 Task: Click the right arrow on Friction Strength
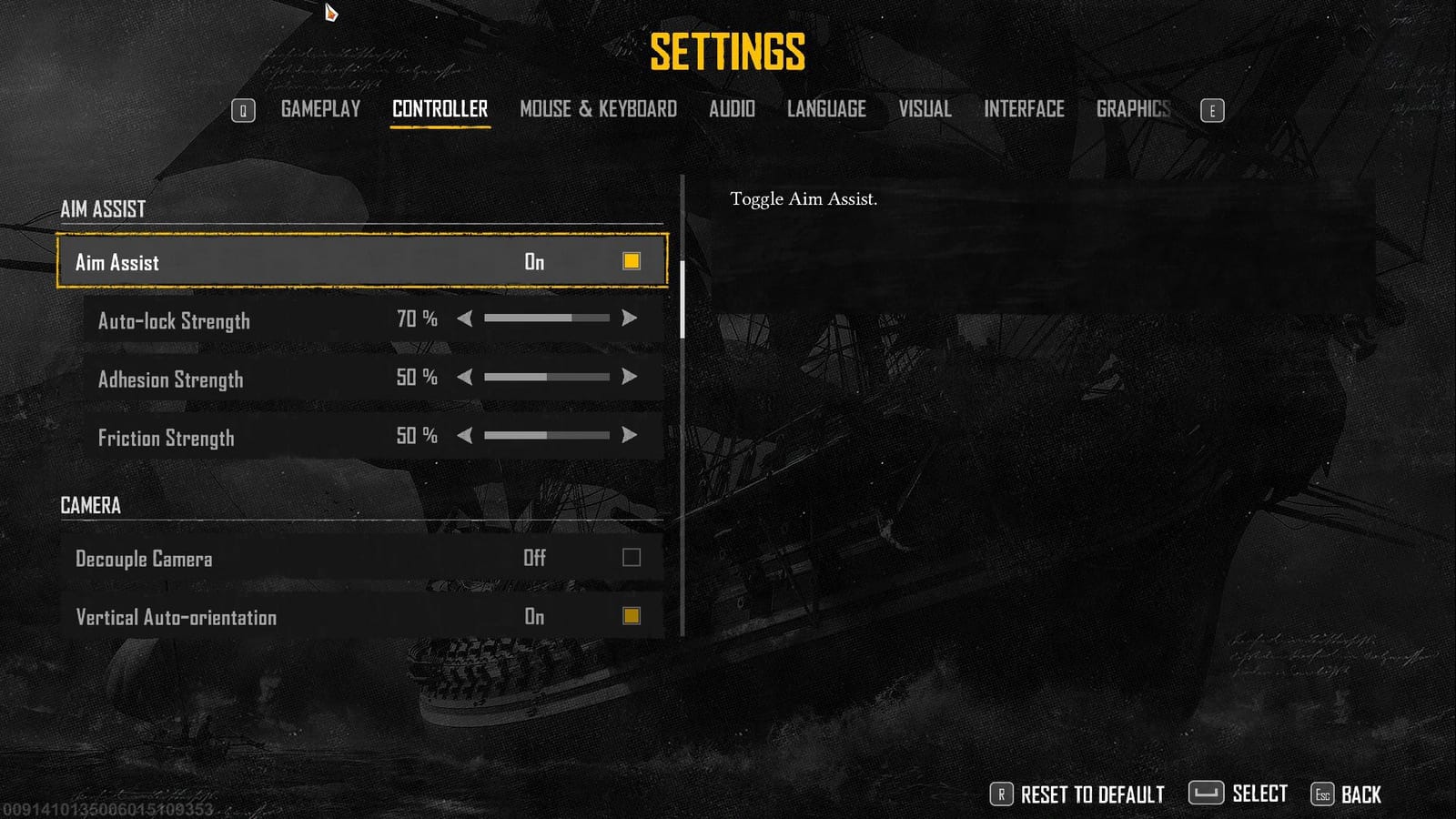tap(630, 436)
